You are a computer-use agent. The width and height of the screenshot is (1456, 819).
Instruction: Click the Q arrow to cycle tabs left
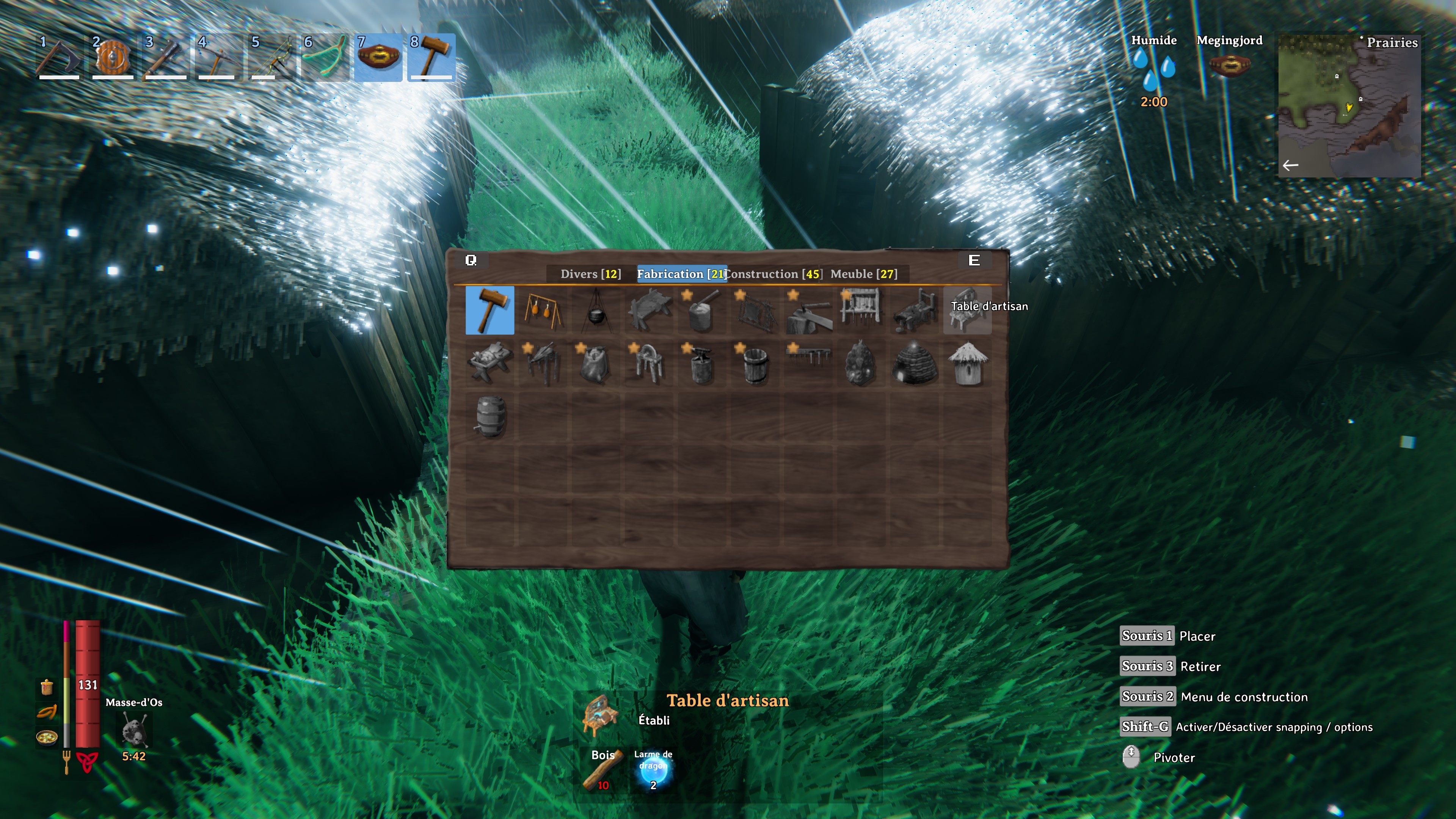[471, 260]
